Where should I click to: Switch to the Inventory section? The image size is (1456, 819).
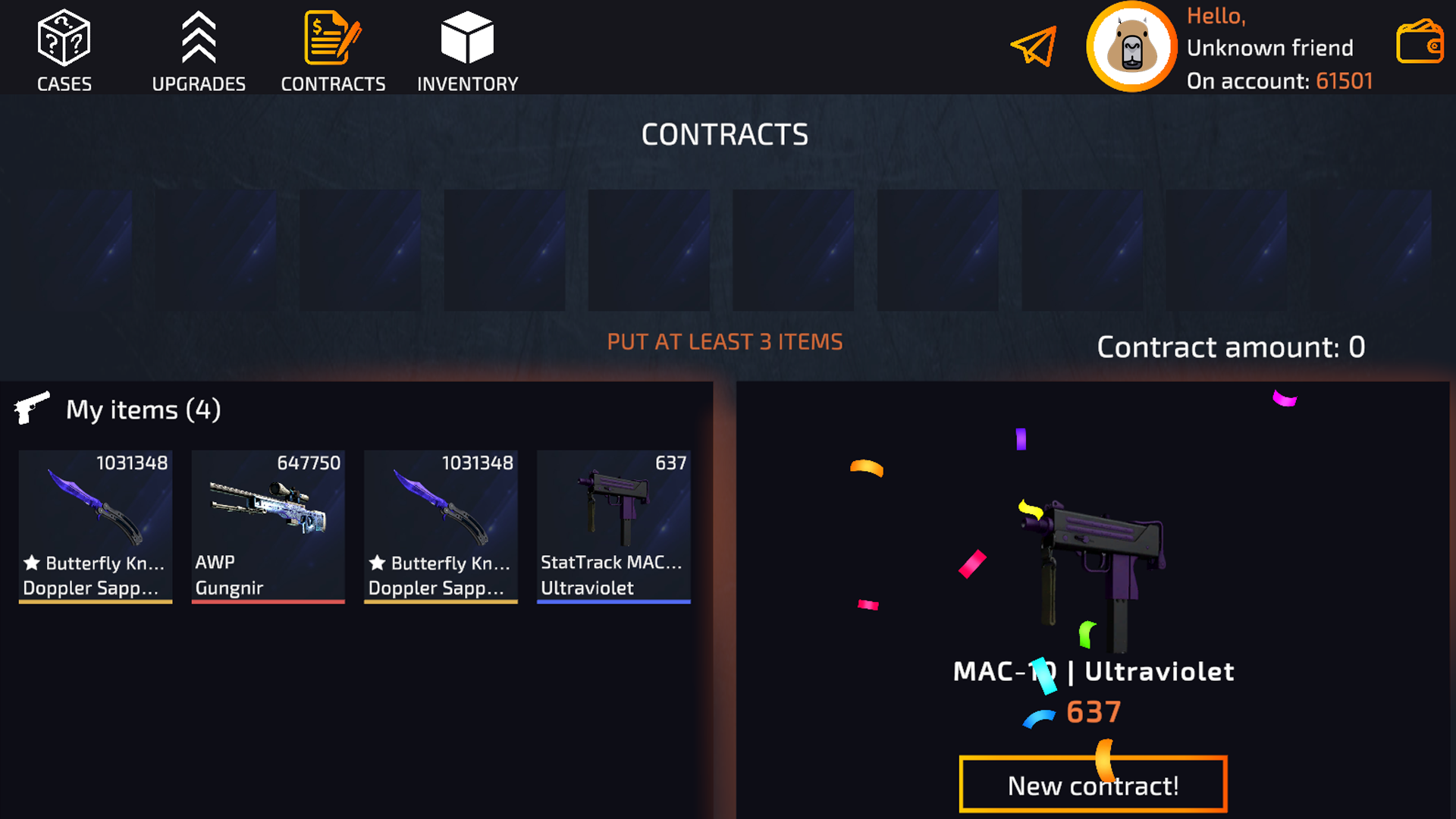point(466,49)
